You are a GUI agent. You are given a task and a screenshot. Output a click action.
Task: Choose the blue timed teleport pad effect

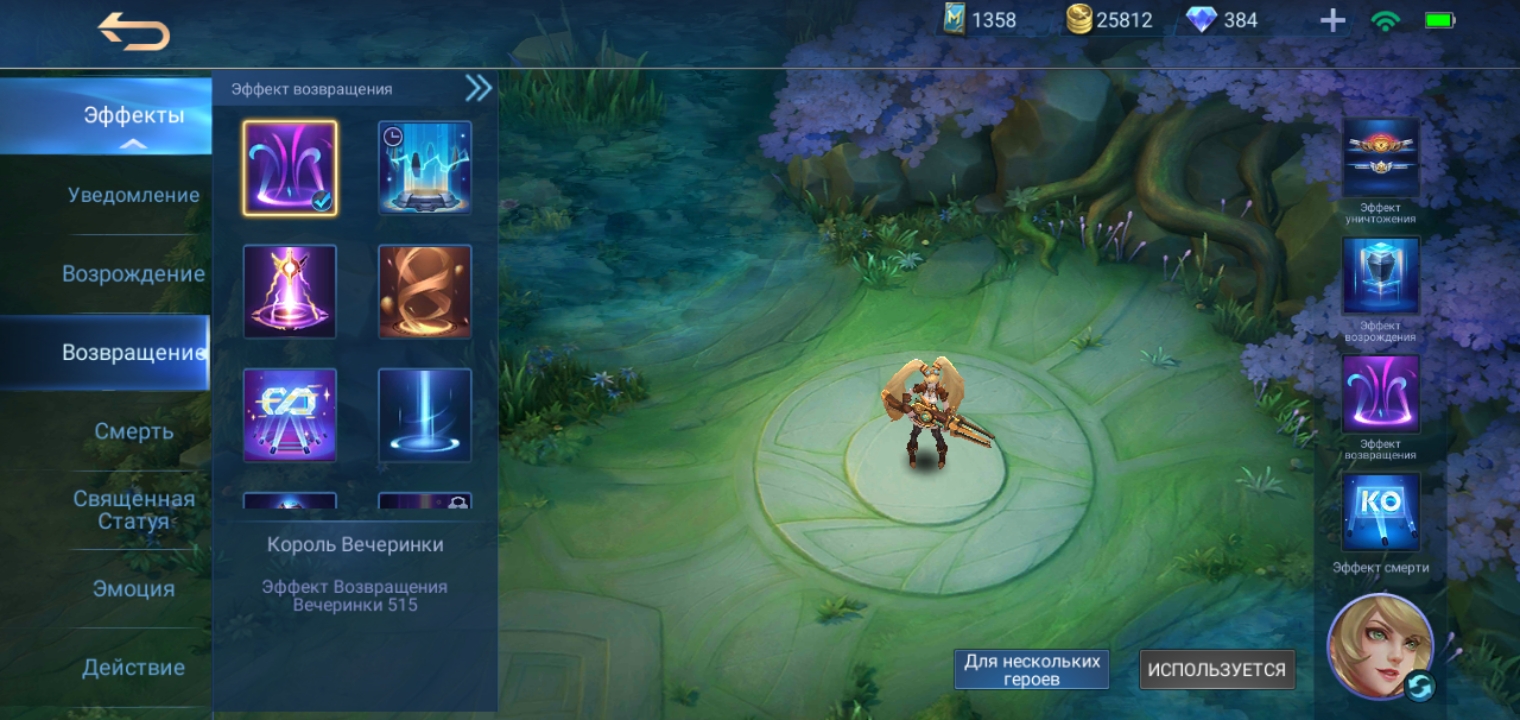point(425,168)
